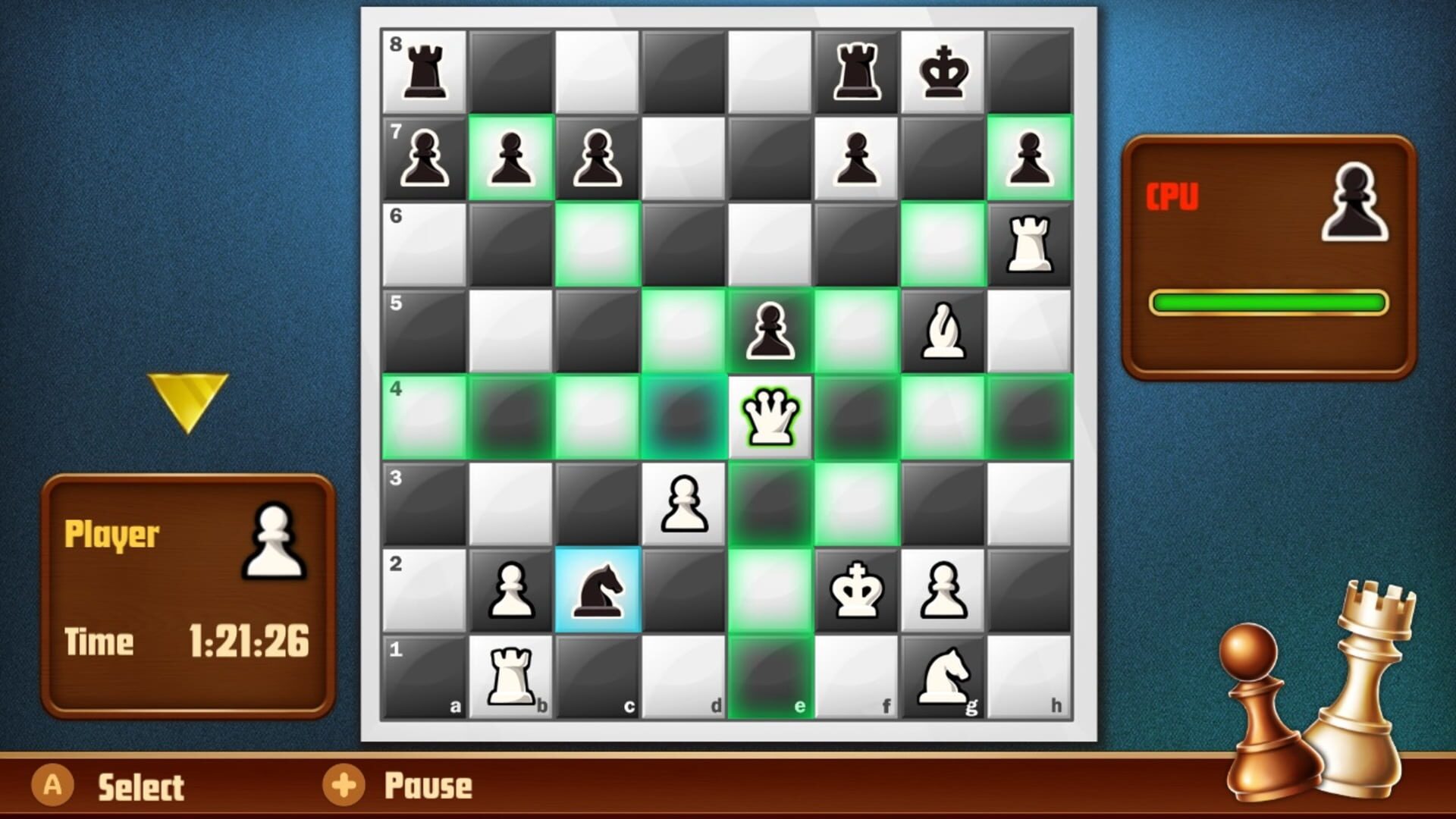Viewport: 1456px width, 819px height.
Task: Click the white knight on g1
Action: 943,673
